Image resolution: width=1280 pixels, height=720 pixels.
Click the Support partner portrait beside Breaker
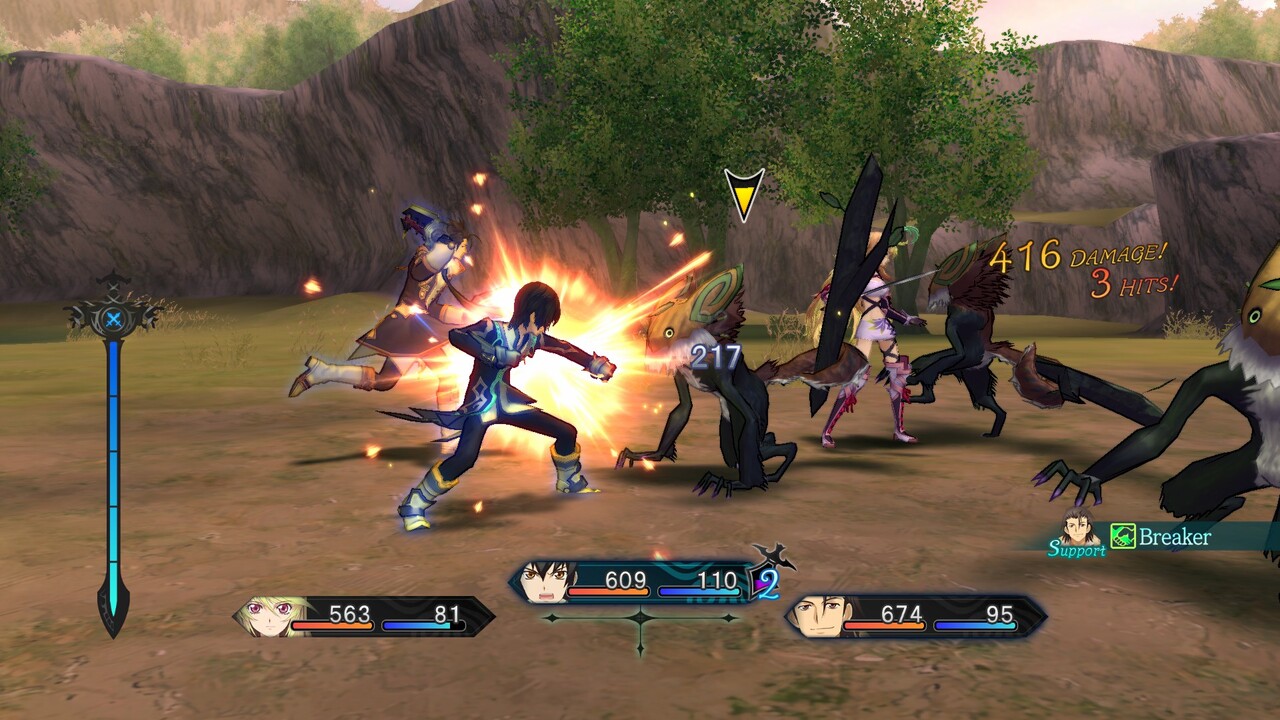(x=1078, y=526)
